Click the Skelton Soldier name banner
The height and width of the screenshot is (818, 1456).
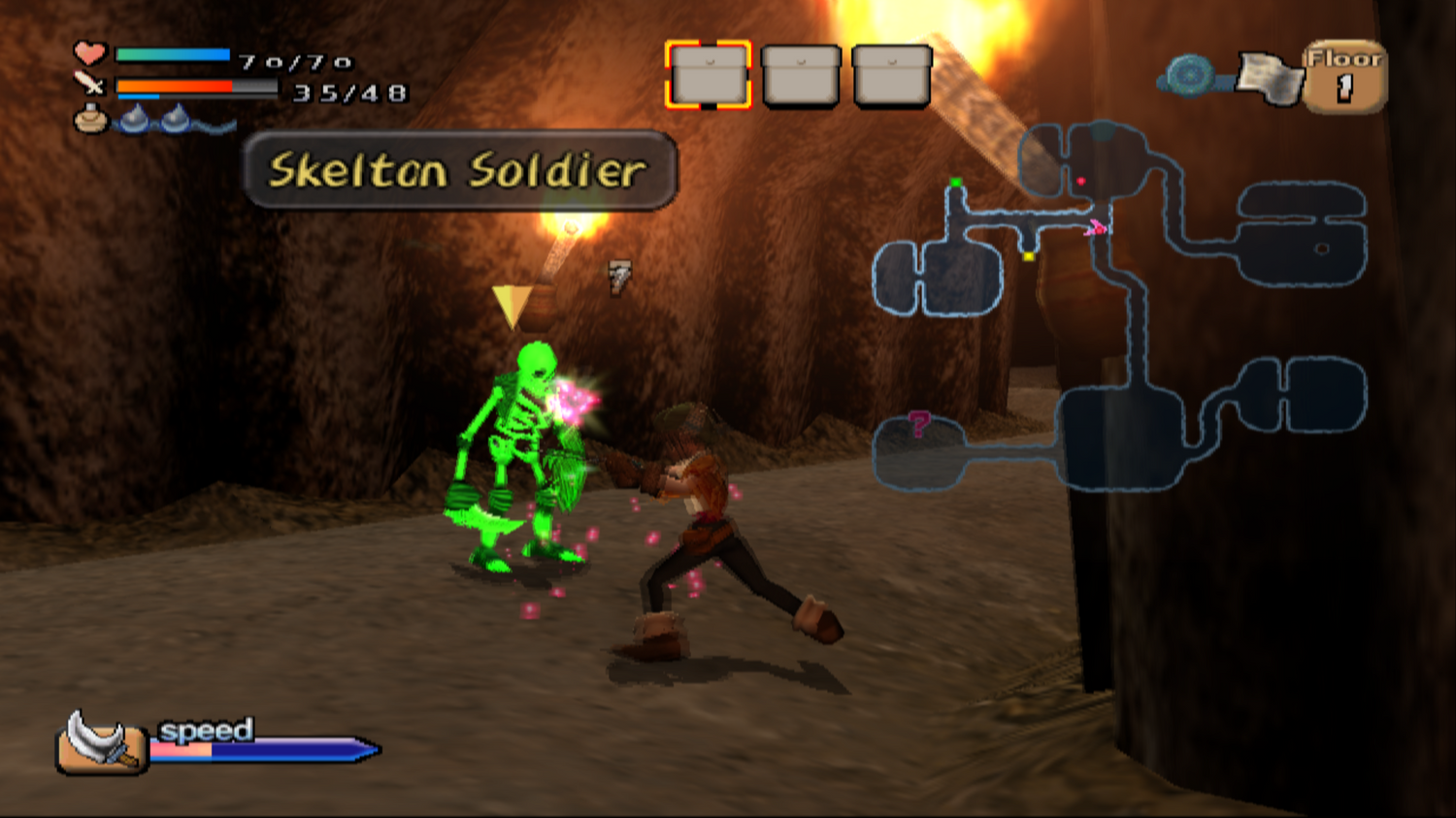click(456, 172)
